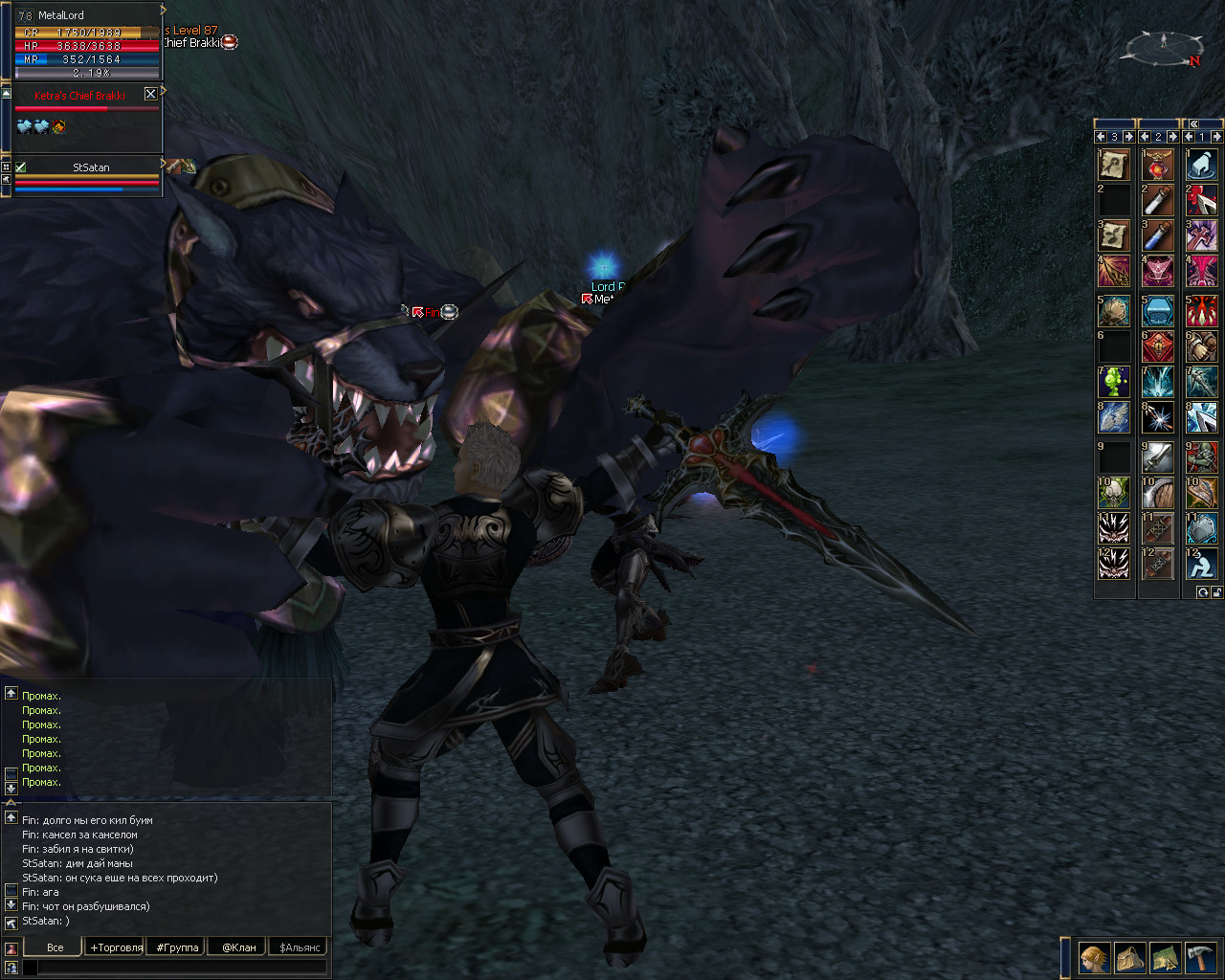Use the topmost scroll item shortcut
1225x980 pixels.
[1114, 165]
